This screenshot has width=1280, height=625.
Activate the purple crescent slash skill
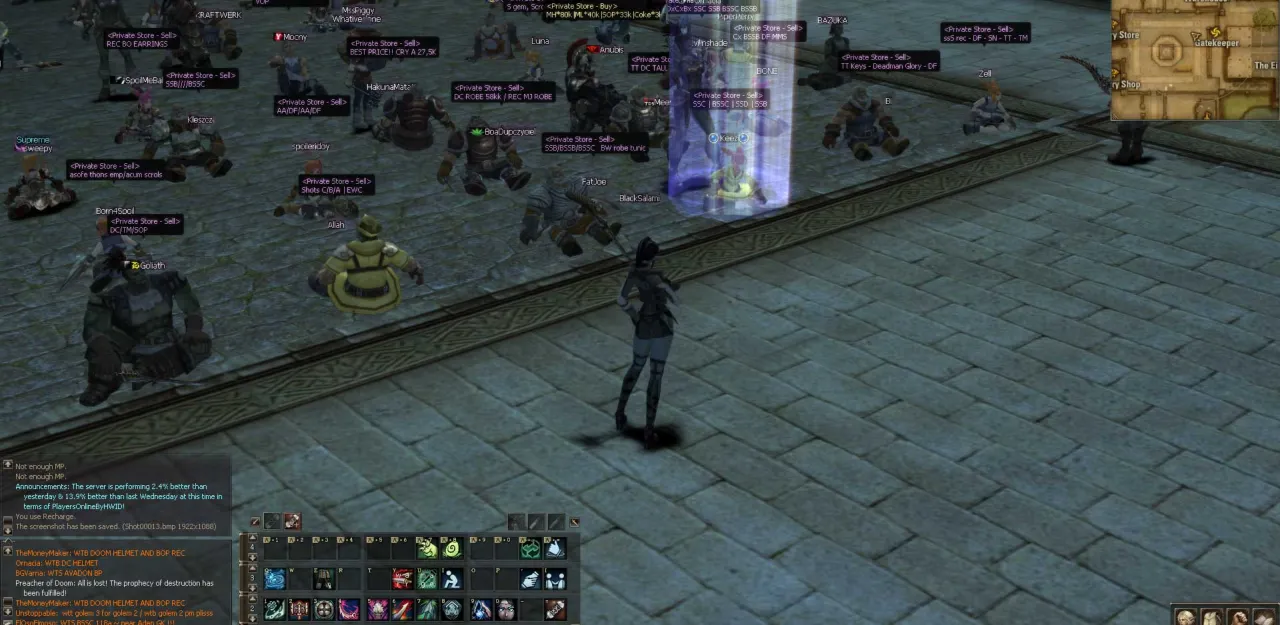pos(348,609)
